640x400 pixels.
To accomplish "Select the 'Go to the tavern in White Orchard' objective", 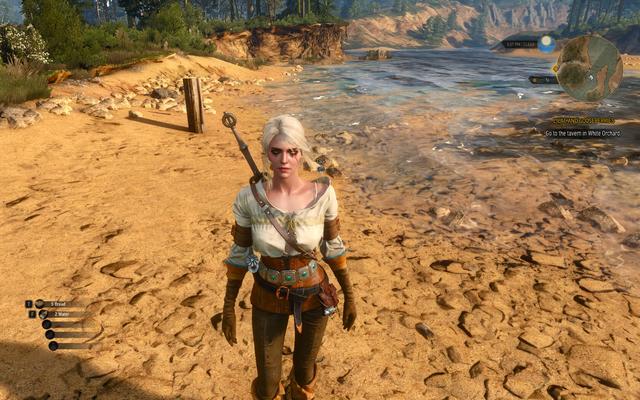I will pos(584,132).
